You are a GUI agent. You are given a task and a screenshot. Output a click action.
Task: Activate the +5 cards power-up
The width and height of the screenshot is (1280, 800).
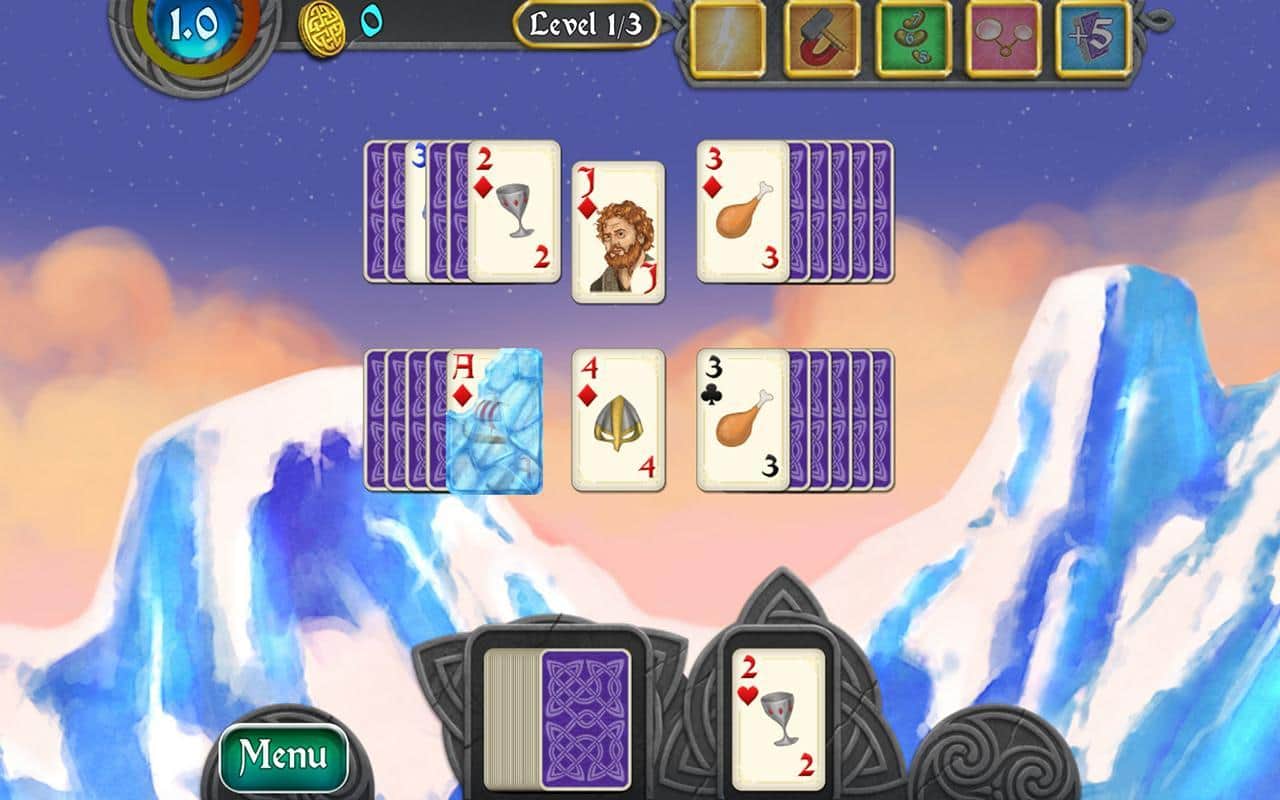coord(1093,39)
